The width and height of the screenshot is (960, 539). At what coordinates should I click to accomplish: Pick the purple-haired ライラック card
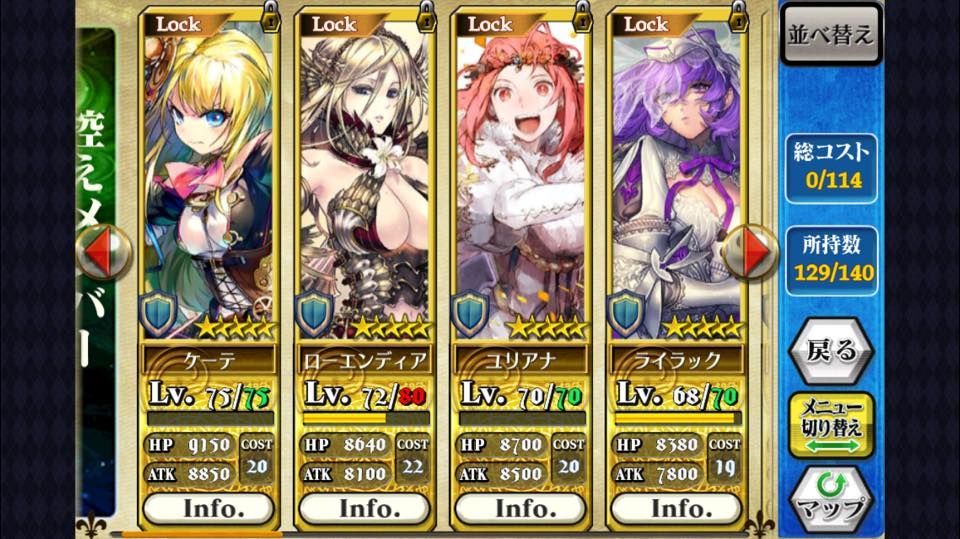(676, 180)
